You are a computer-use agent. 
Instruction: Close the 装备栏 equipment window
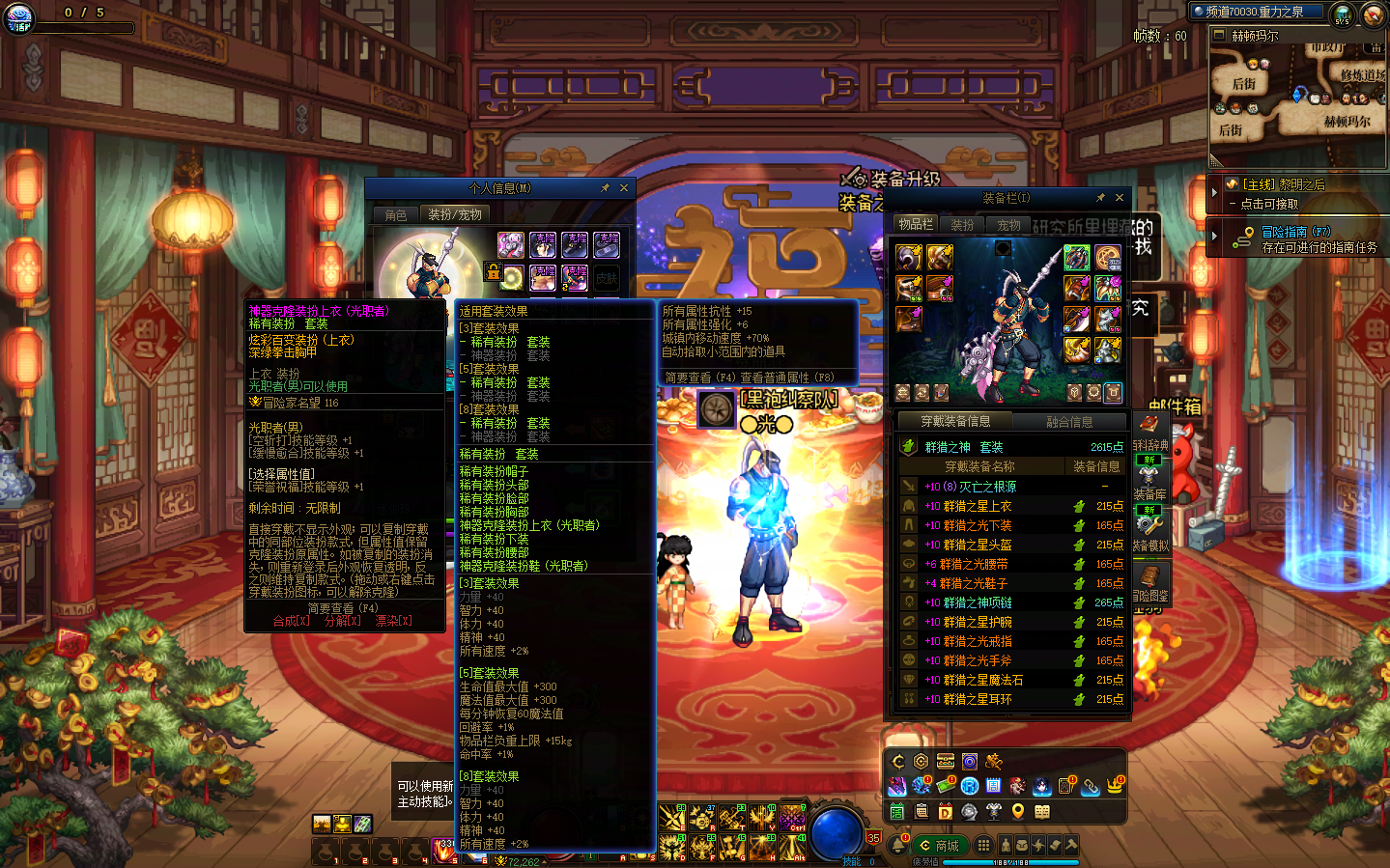tap(1120, 198)
